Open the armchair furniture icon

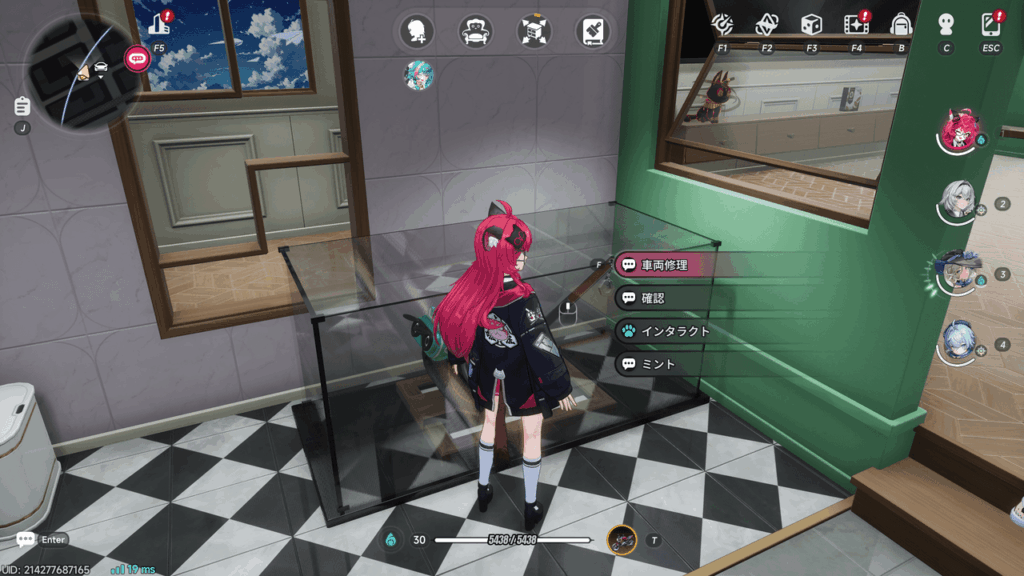[x=476, y=31]
